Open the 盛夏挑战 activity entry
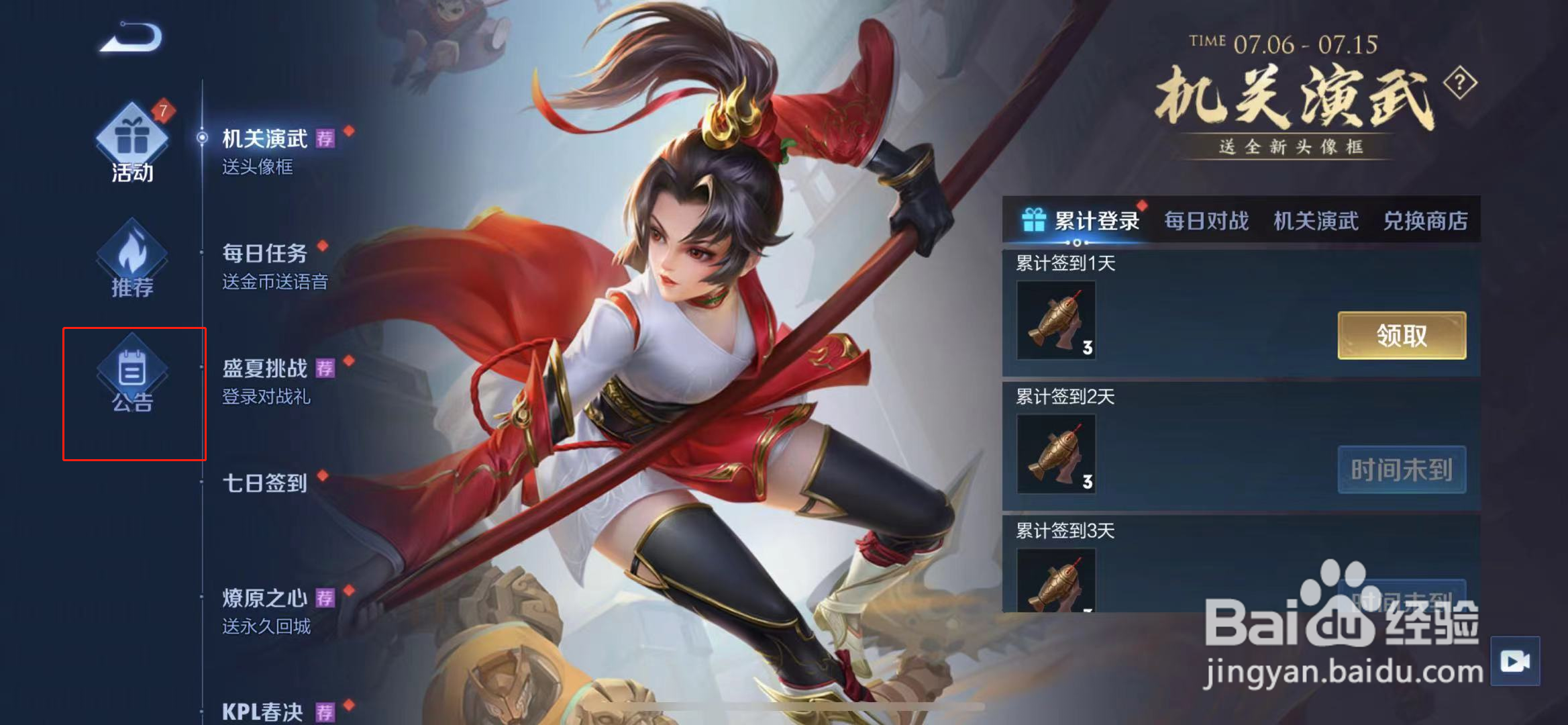 pyautogui.click(x=266, y=367)
